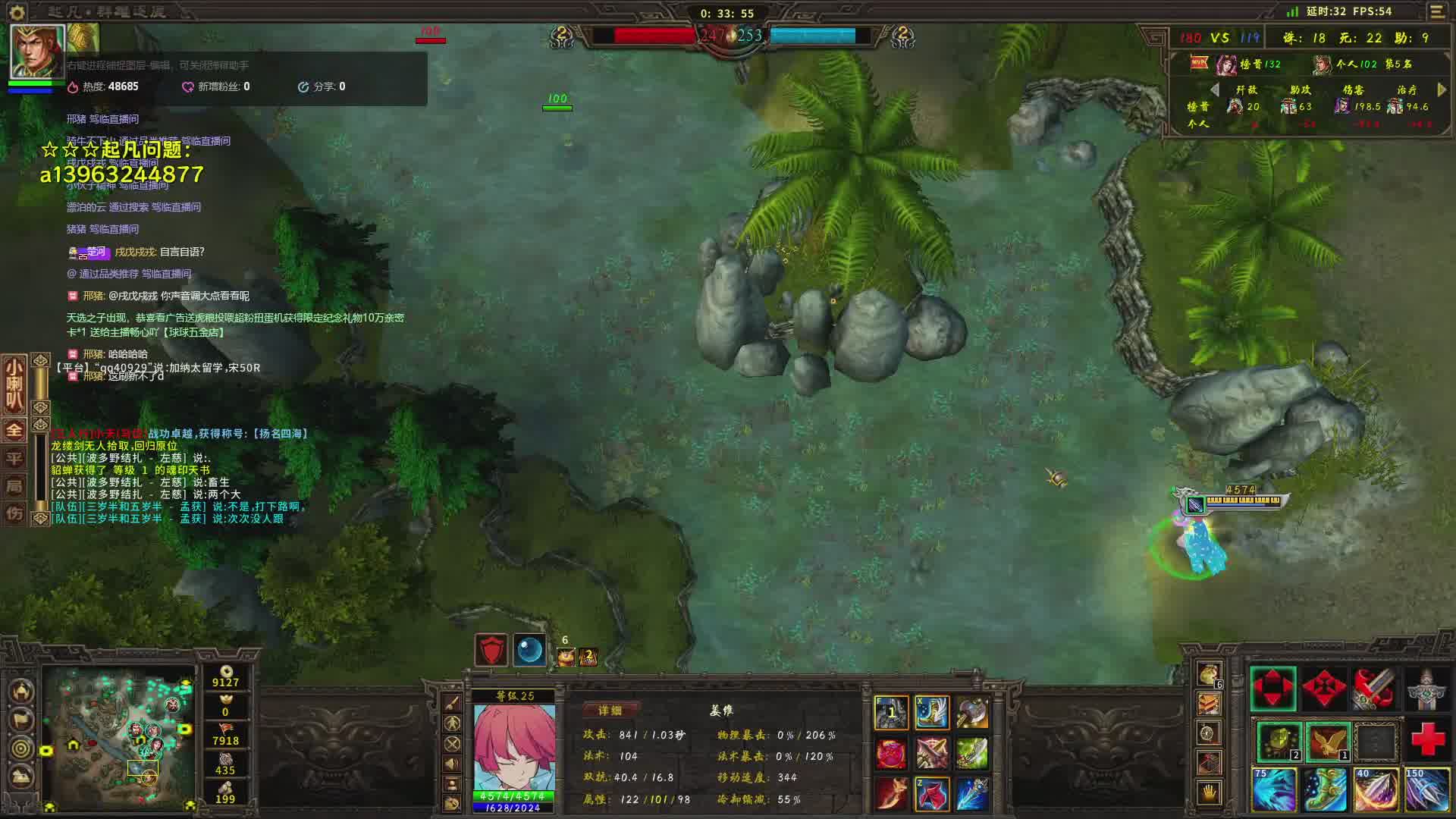The height and width of the screenshot is (819, 1456).
Task: Open the gear settings icon
Action: 17,11
